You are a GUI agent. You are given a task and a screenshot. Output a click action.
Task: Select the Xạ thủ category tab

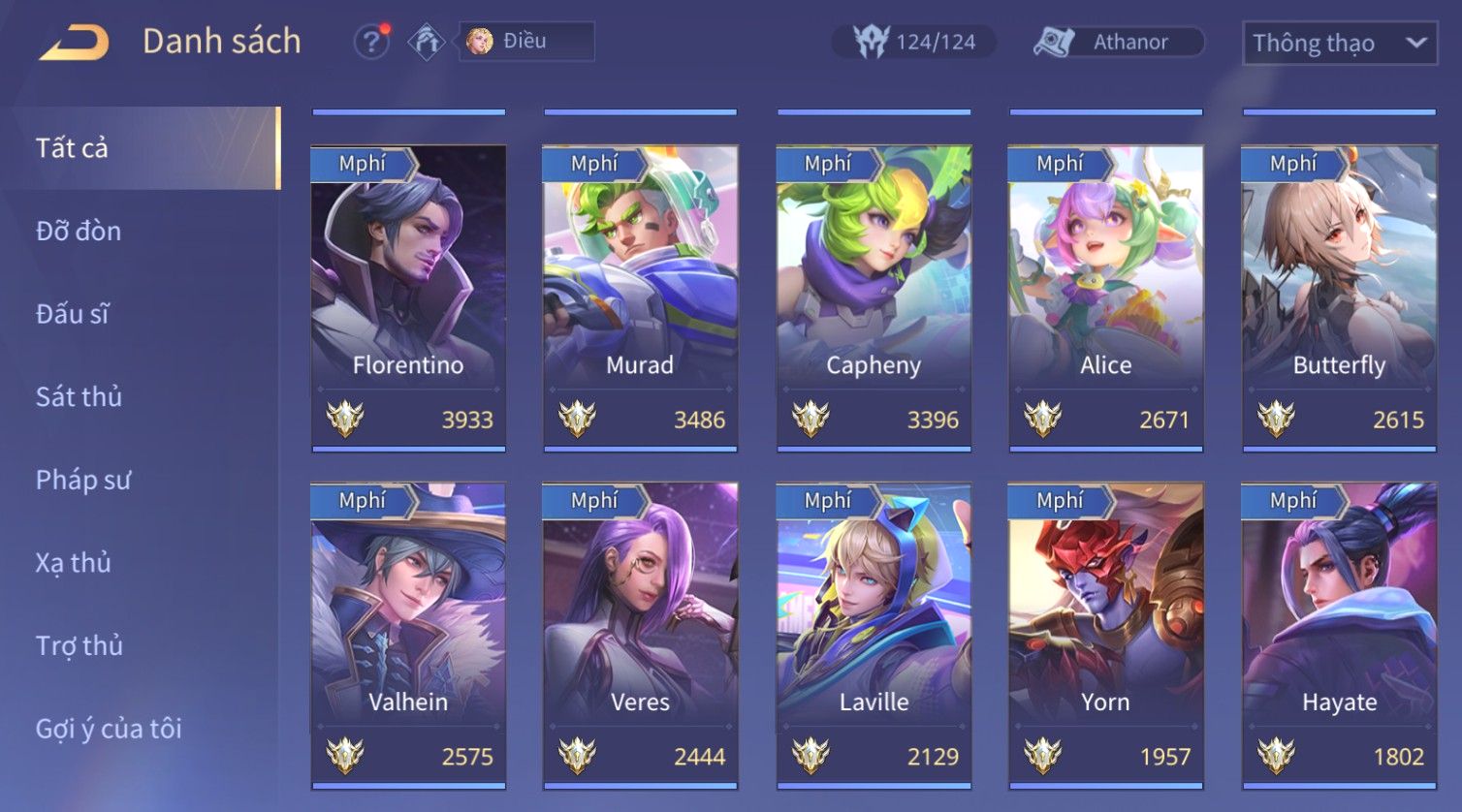point(74,563)
